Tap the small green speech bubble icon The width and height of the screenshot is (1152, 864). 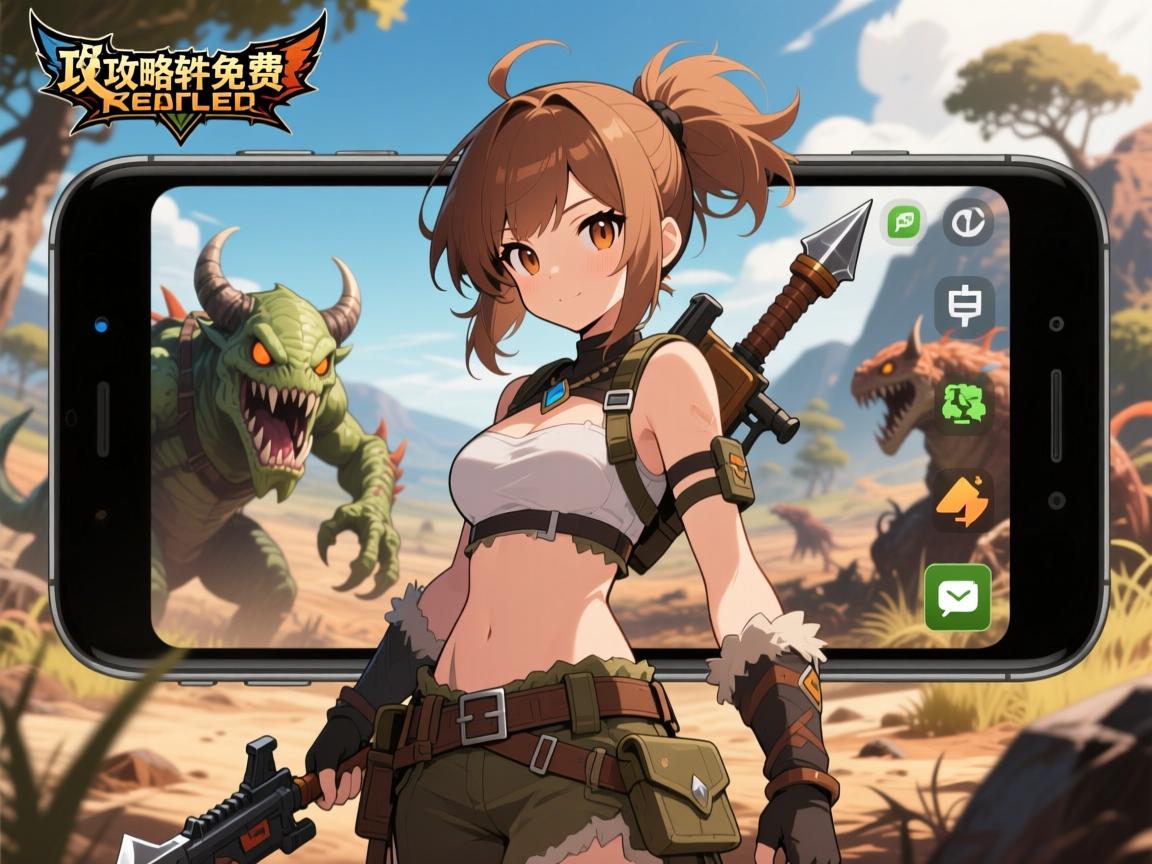coord(904,222)
